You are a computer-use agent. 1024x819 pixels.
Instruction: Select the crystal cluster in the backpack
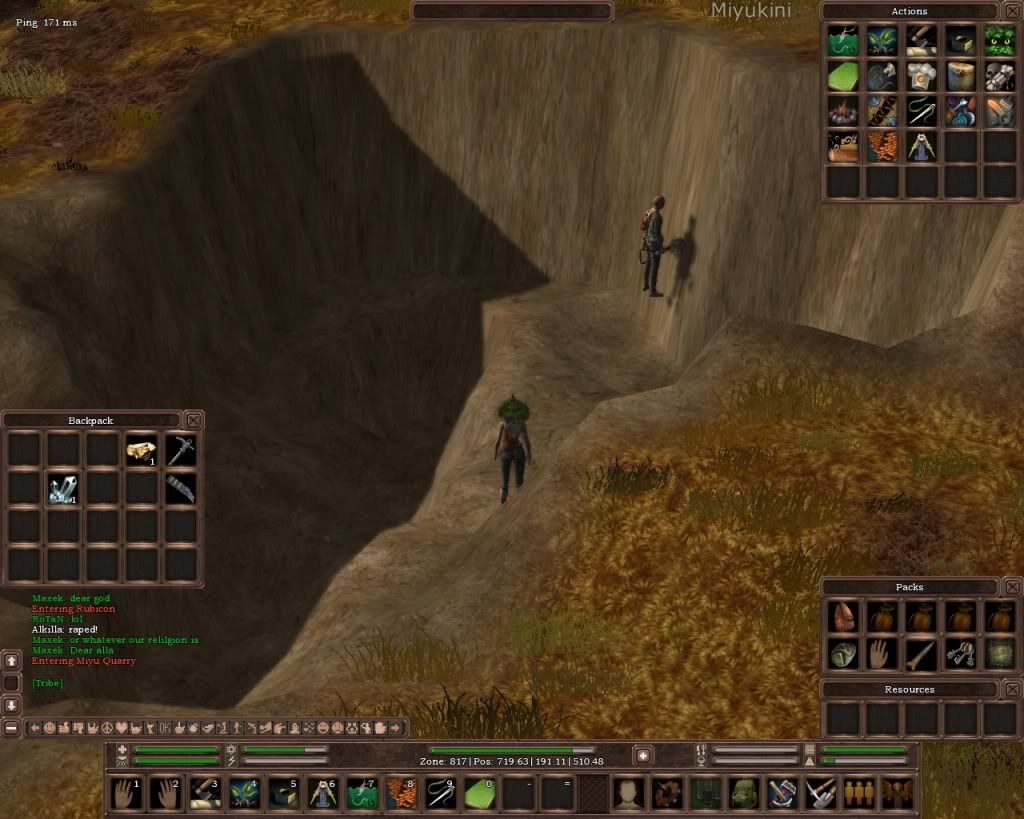point(63,489)
